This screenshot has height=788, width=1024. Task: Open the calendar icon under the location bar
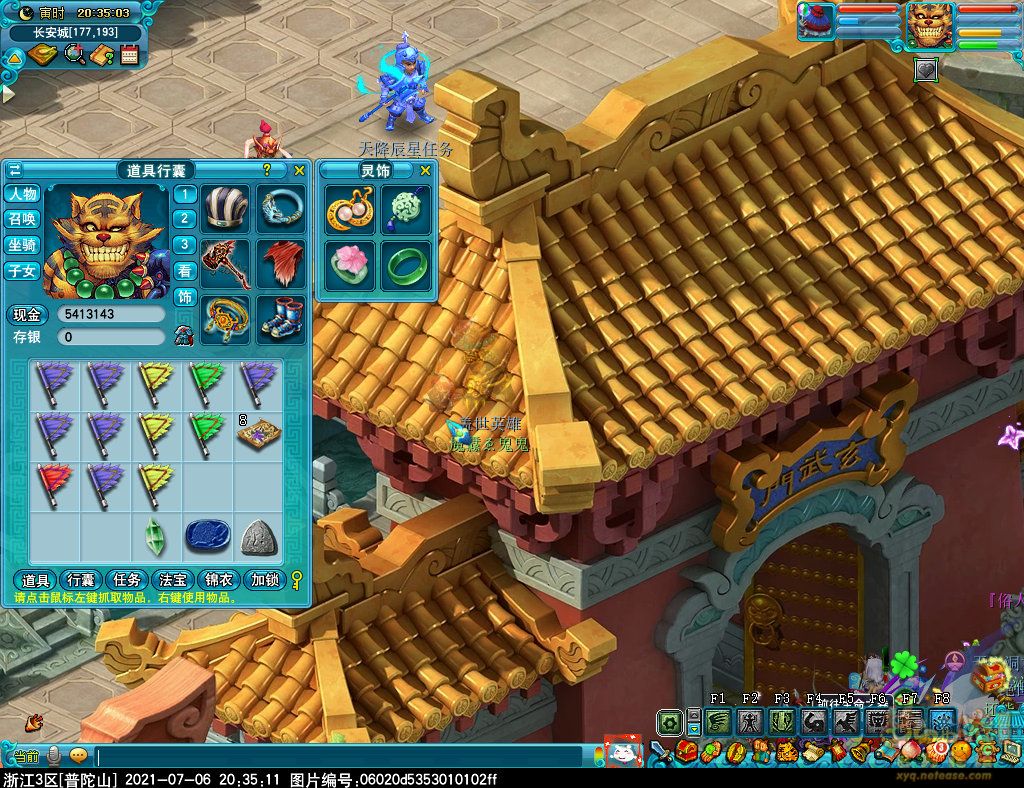pos(129,55)
